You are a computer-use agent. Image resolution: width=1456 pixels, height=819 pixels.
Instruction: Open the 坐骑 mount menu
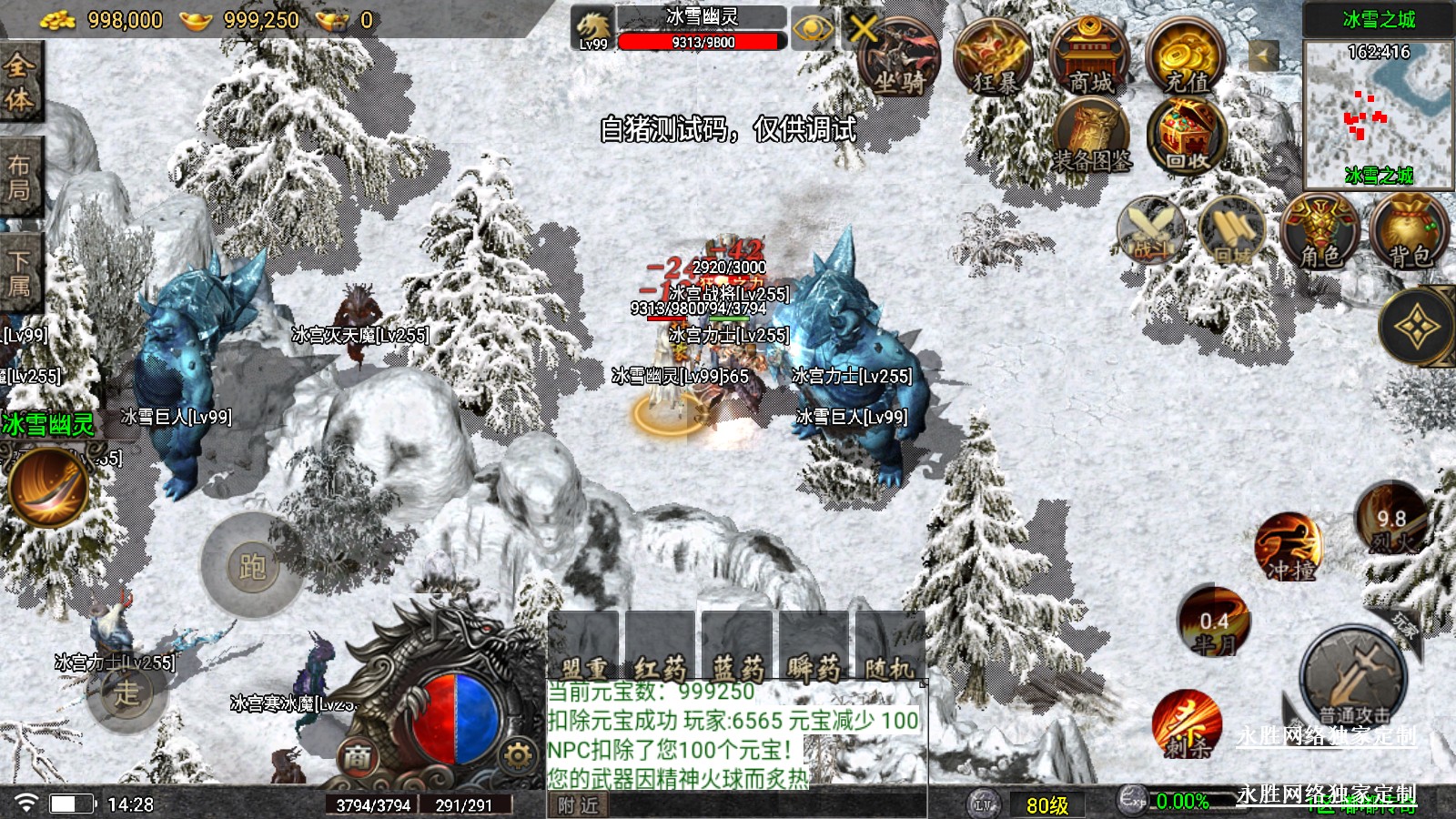897,58
